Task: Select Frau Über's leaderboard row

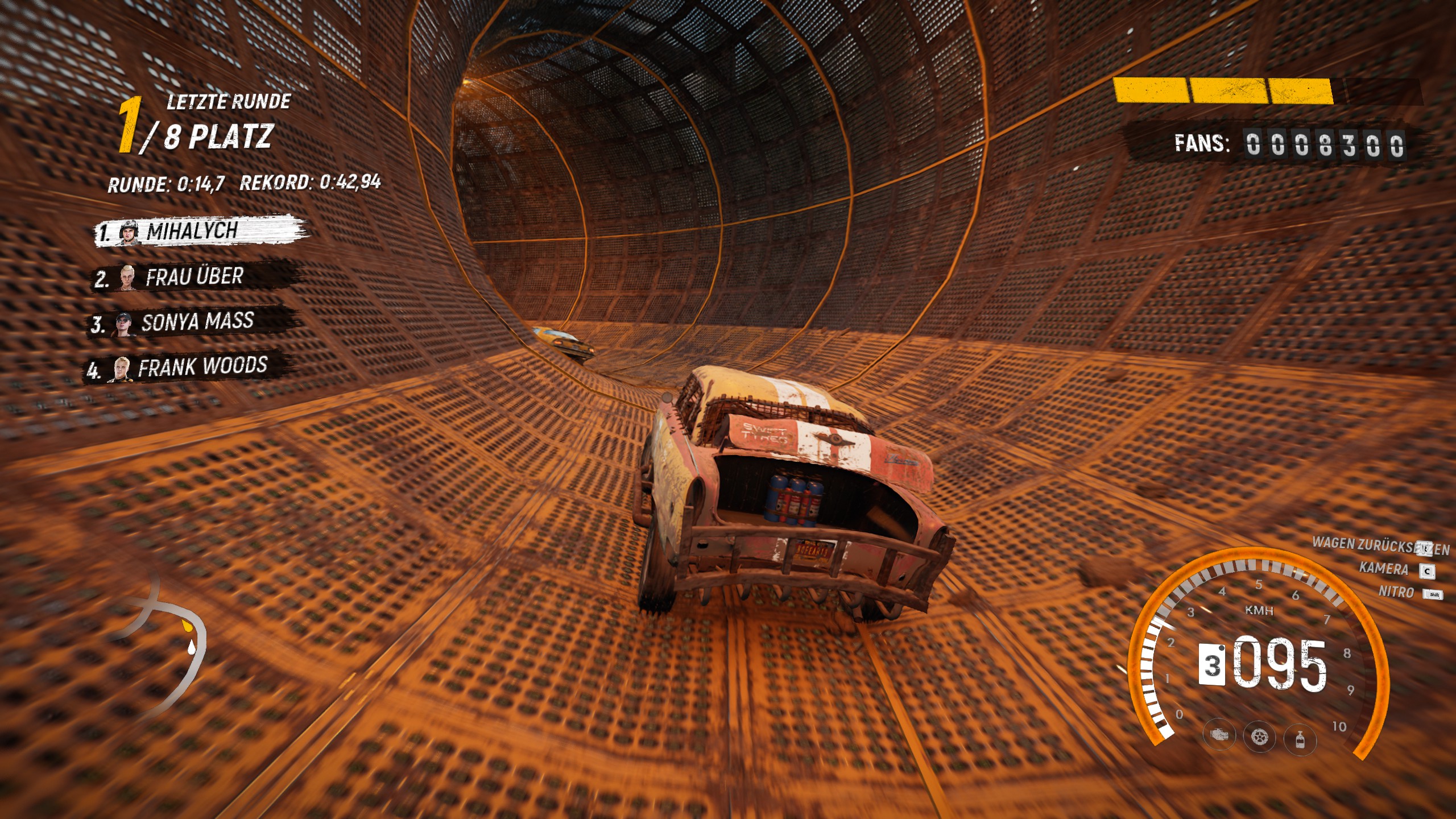Action: [x=196, y=277]
